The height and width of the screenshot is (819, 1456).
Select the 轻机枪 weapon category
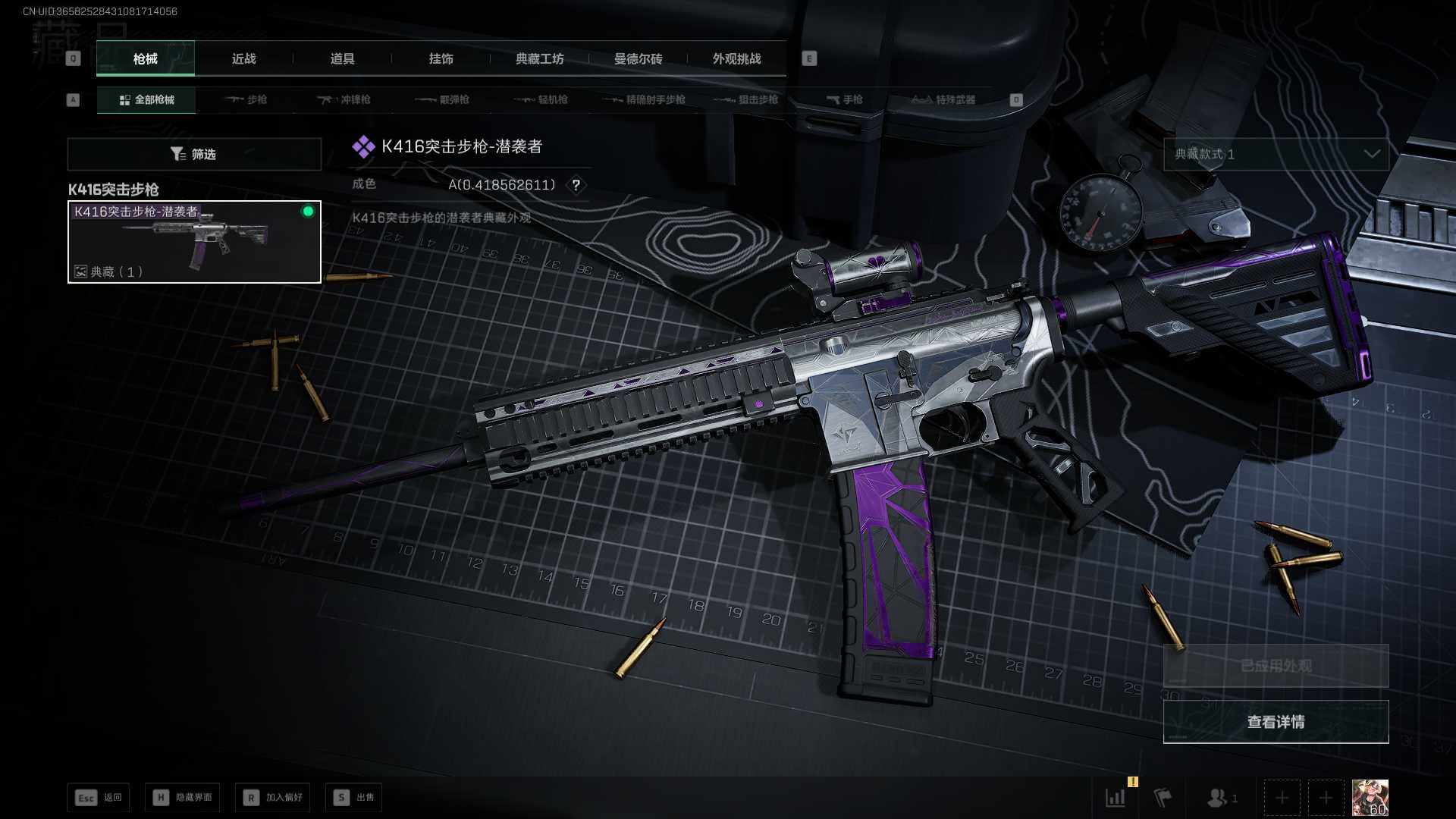click(x=541, y=100)
